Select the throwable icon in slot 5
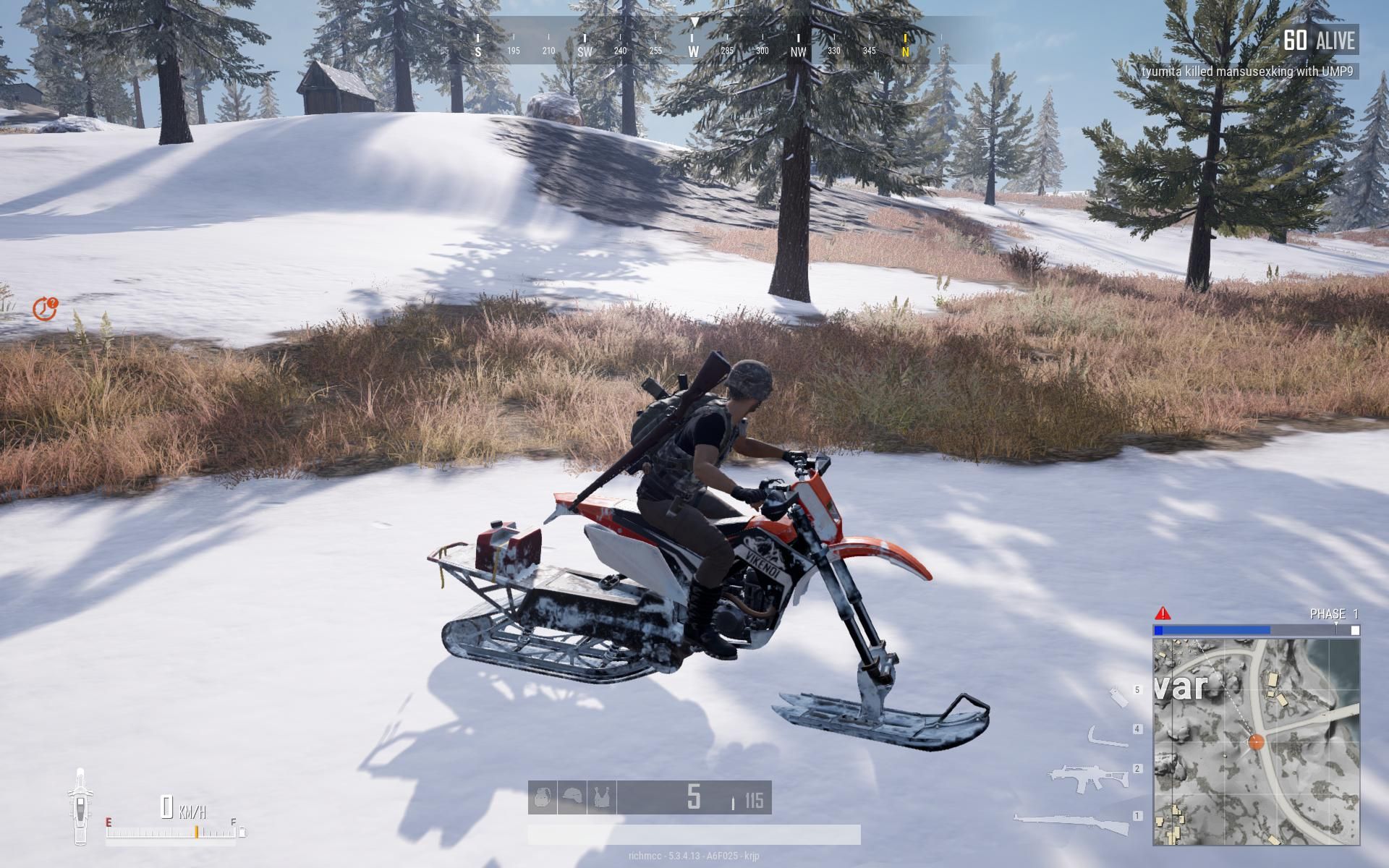 pyautogui.click(x=1118, y=697)
